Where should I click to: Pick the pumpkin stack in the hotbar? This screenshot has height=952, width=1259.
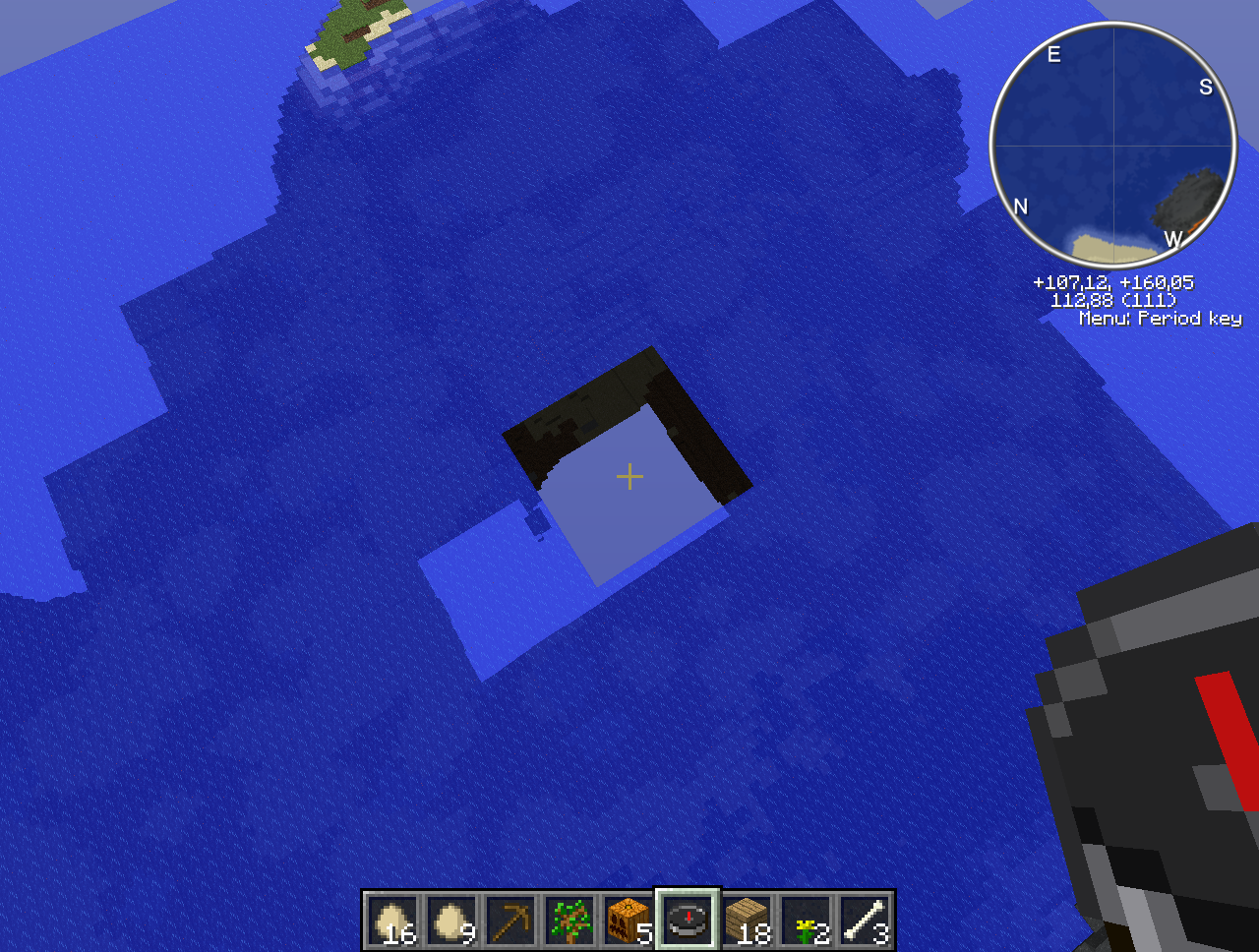(629, 922)
